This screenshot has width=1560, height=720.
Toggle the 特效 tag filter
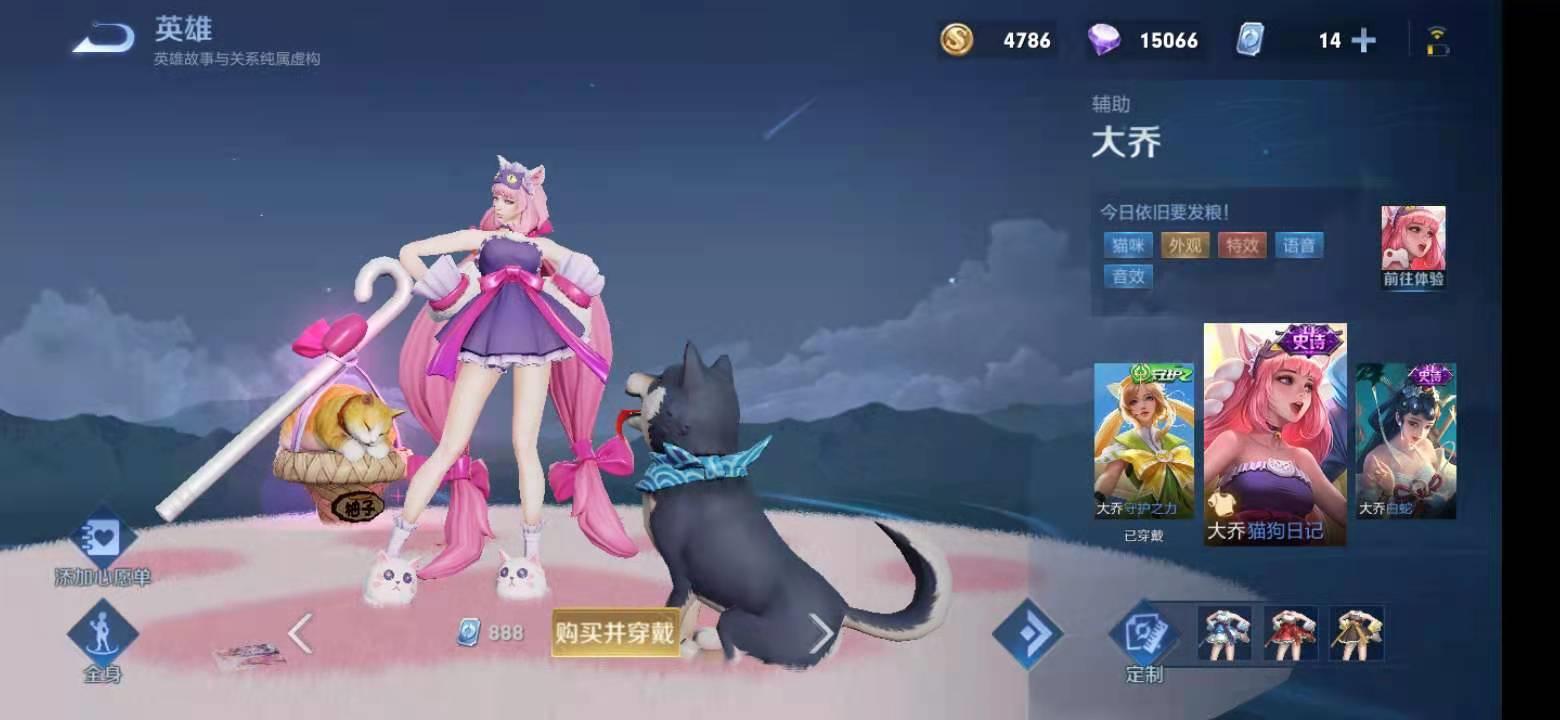(1242, 244)
